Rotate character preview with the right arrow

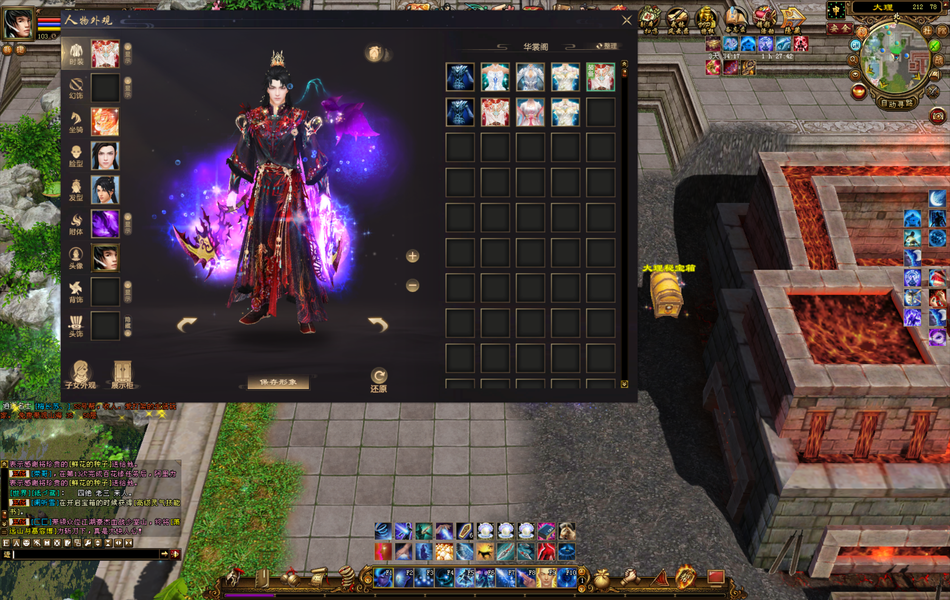click(377, 324)
